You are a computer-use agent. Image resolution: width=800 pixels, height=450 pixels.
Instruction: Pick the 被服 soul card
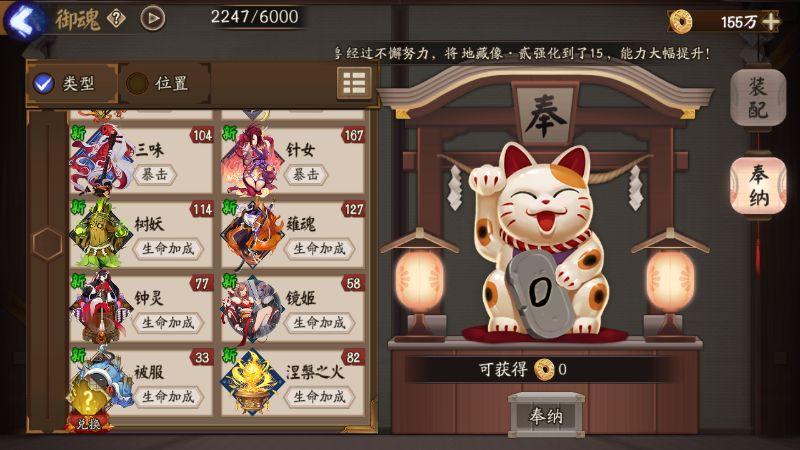pos(143,382)
